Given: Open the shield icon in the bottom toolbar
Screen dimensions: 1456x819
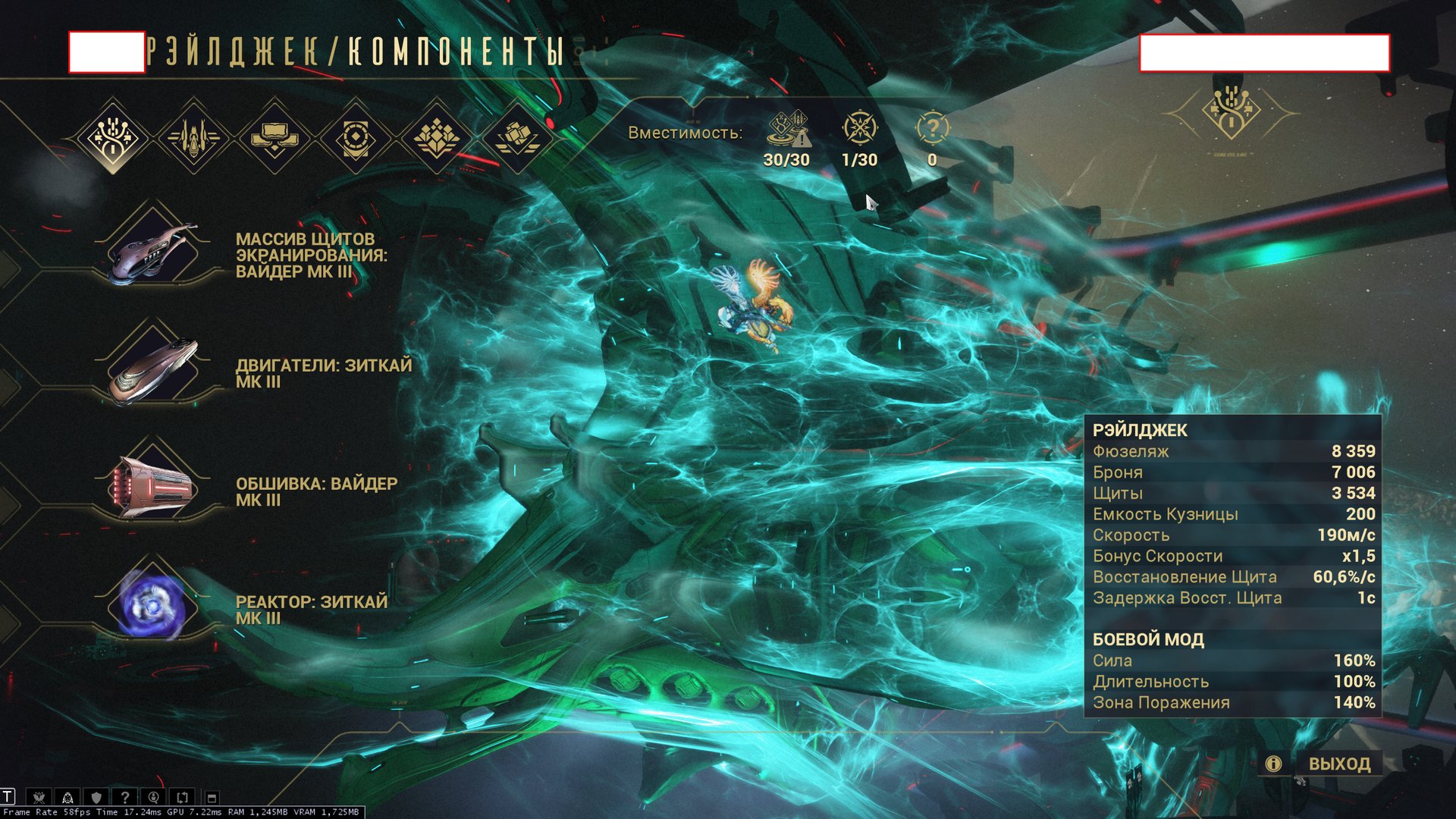Looking at the screenshot, I should tap(96, 797).
